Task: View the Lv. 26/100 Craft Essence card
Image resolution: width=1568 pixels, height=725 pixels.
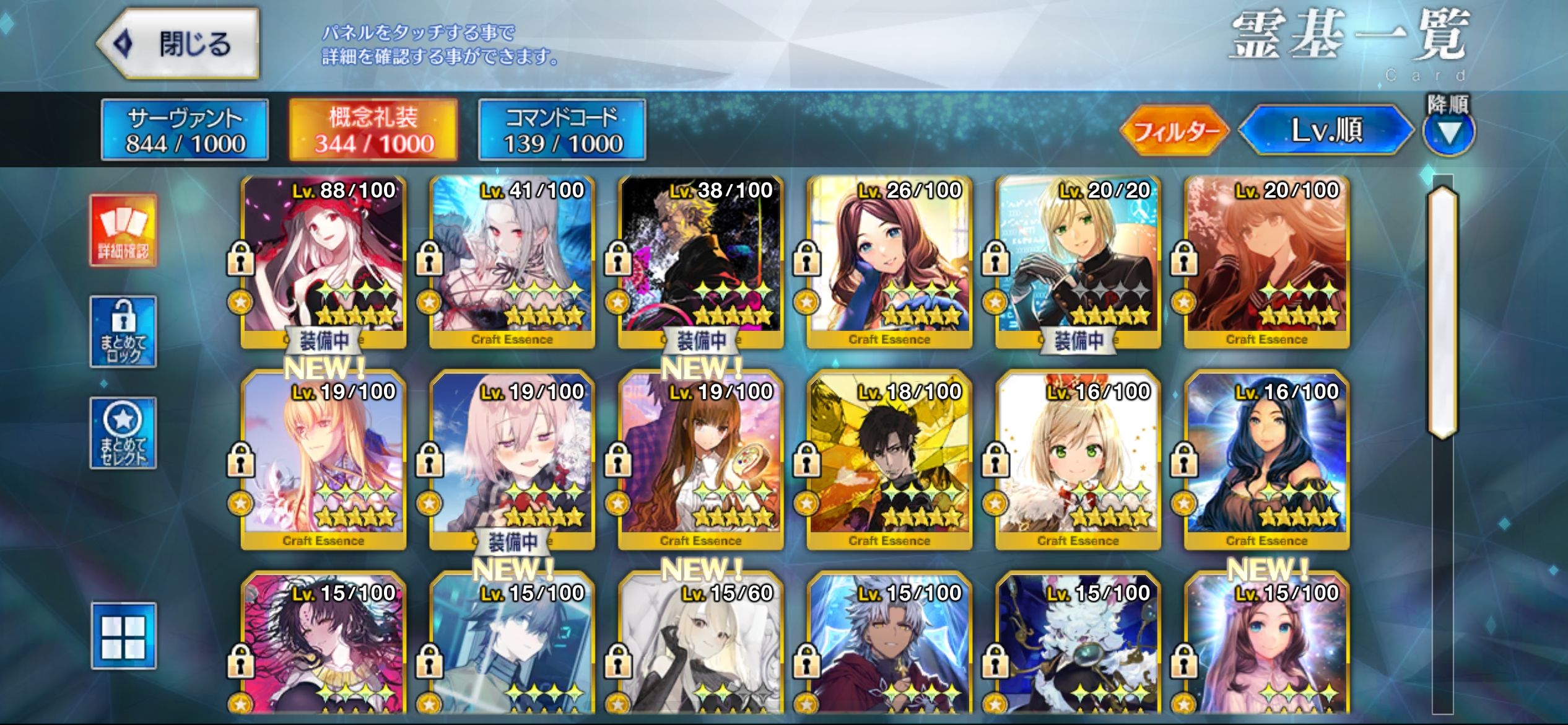Action: [890, 260]
